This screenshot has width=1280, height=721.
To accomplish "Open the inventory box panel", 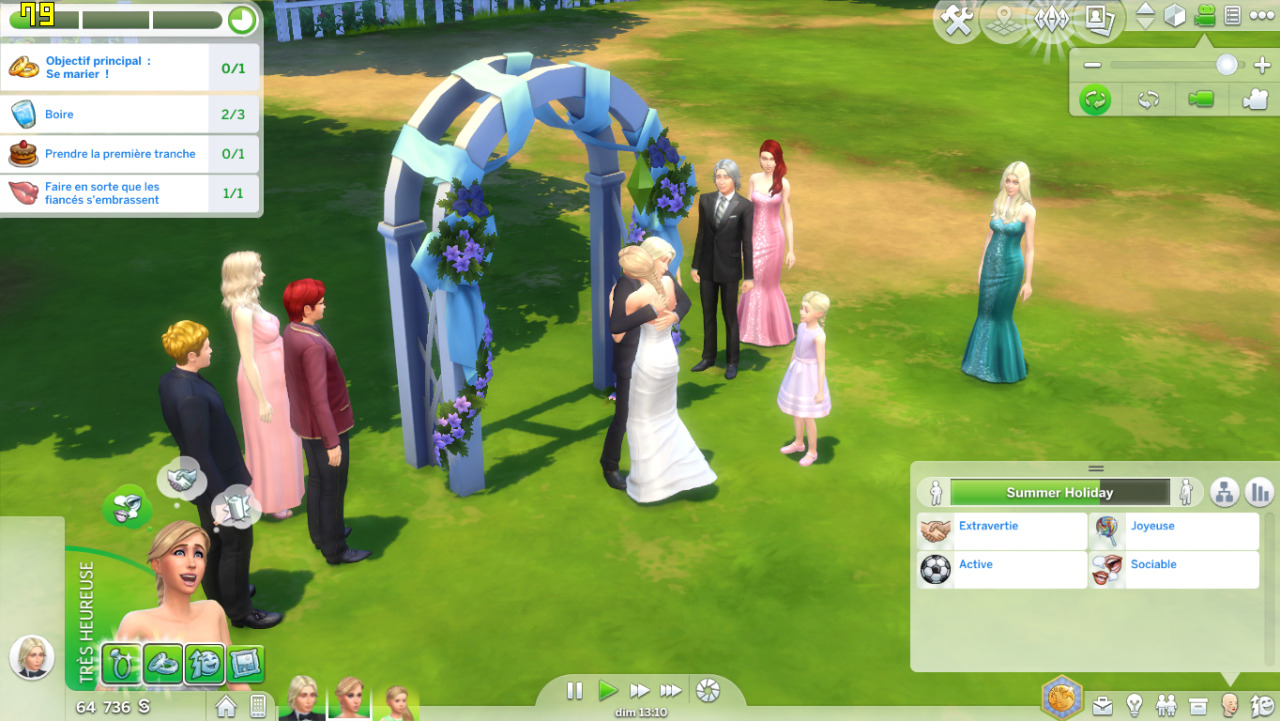I will 1198,706.
